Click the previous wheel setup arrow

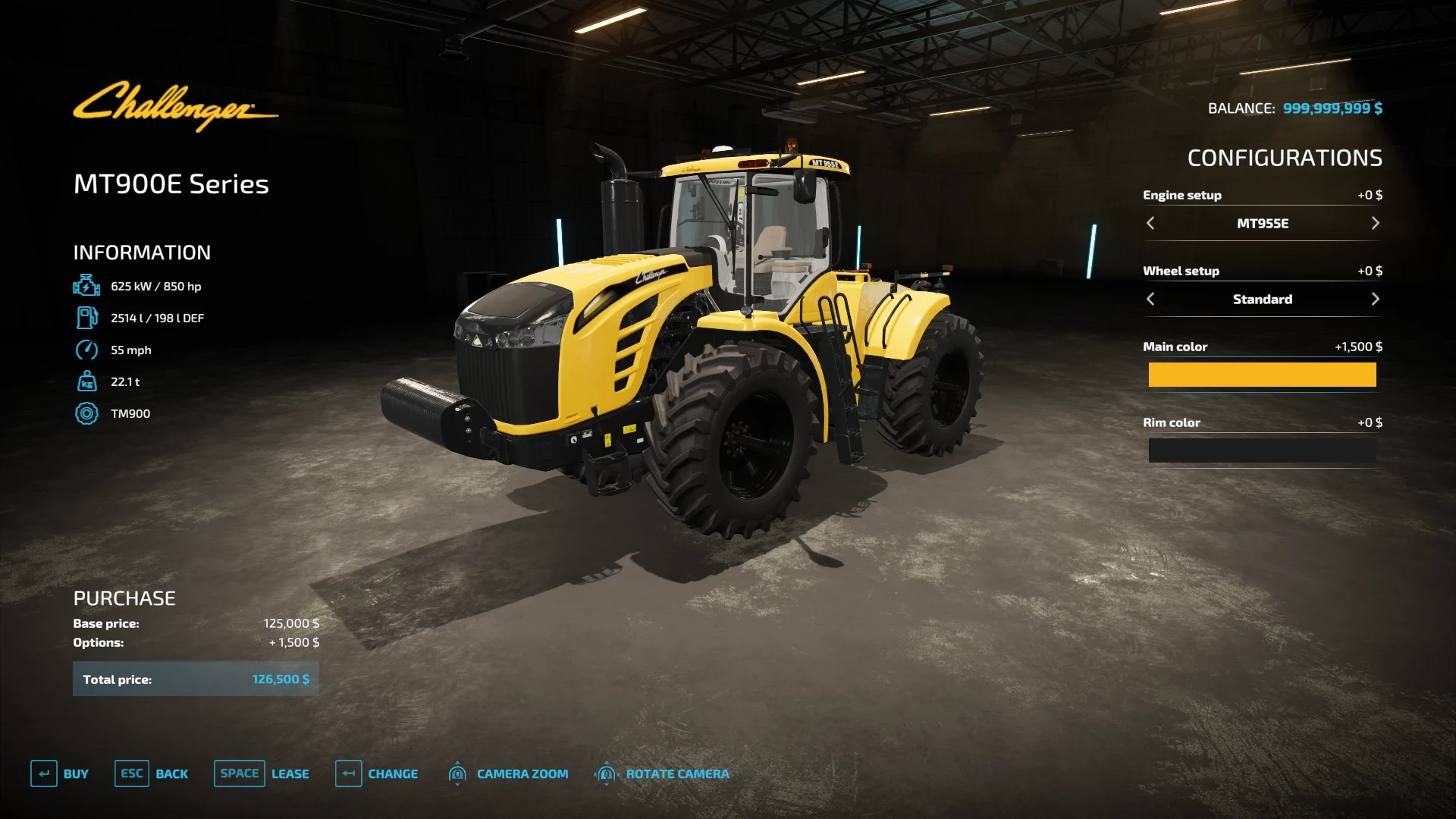tap(1150, 299)
